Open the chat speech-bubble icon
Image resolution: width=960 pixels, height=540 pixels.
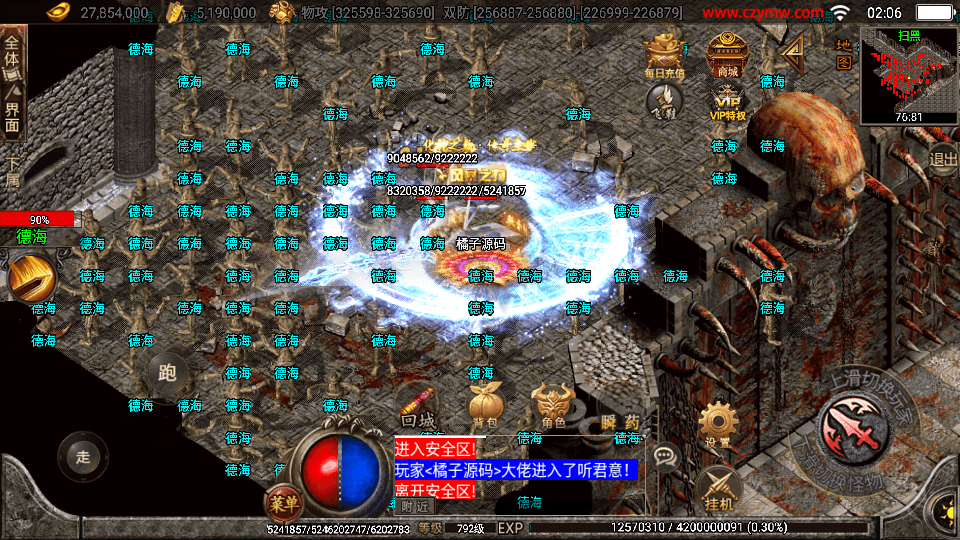664,456
